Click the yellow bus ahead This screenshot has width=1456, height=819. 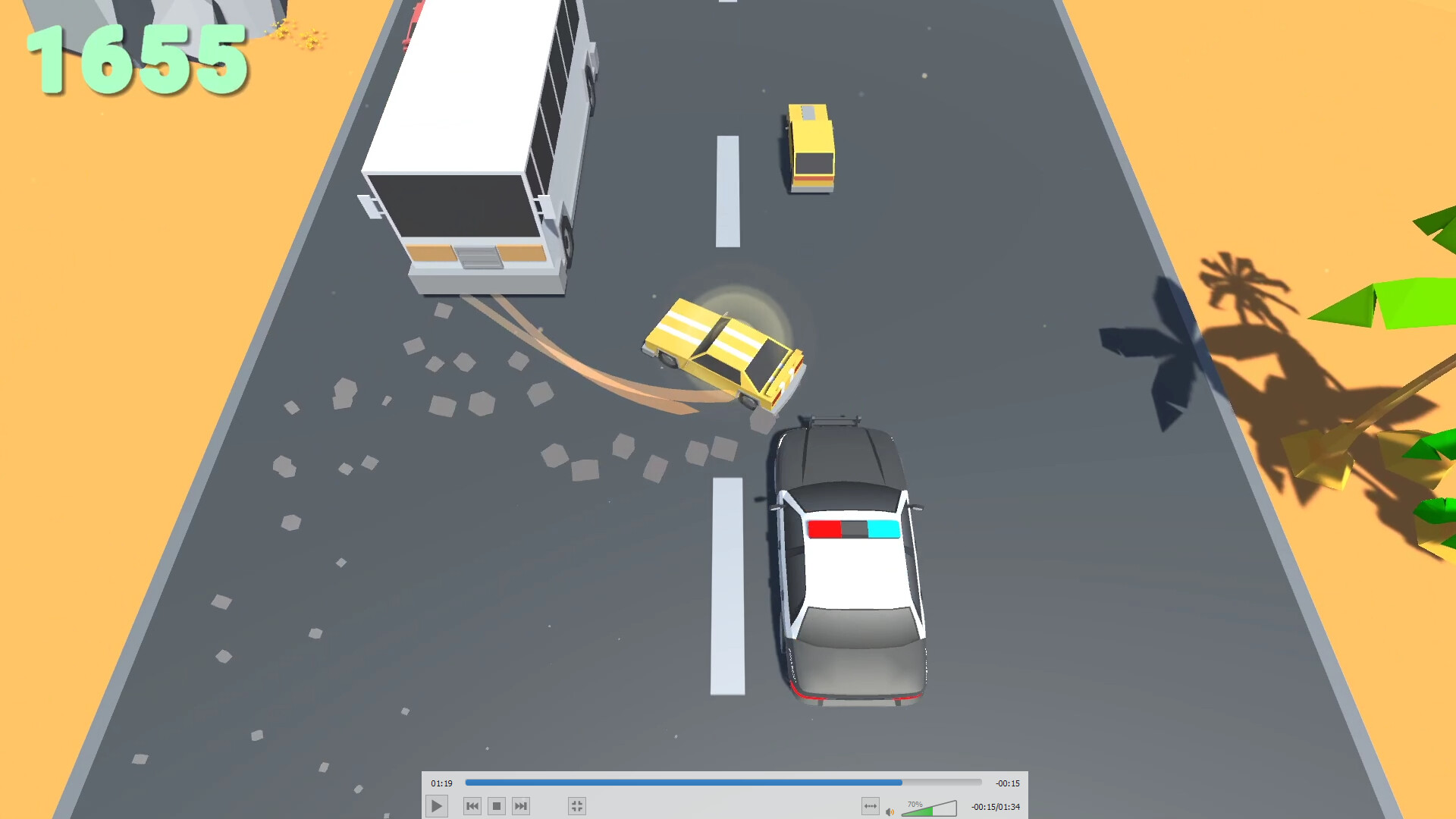[x=811, y=148]
